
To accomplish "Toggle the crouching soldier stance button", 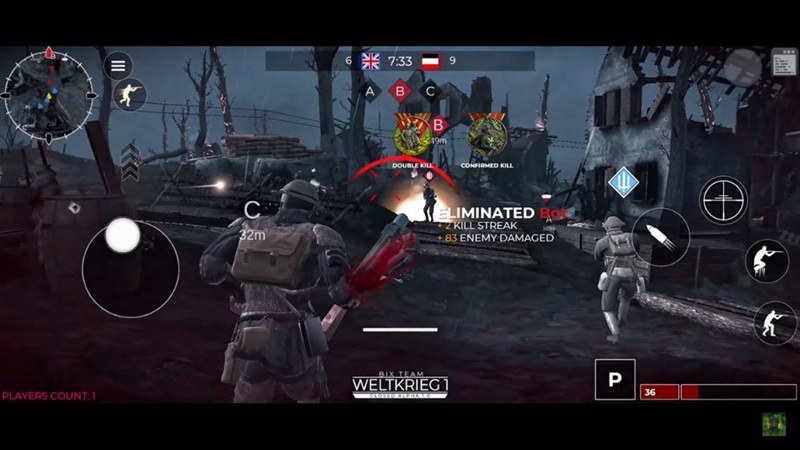I will 774,322.
